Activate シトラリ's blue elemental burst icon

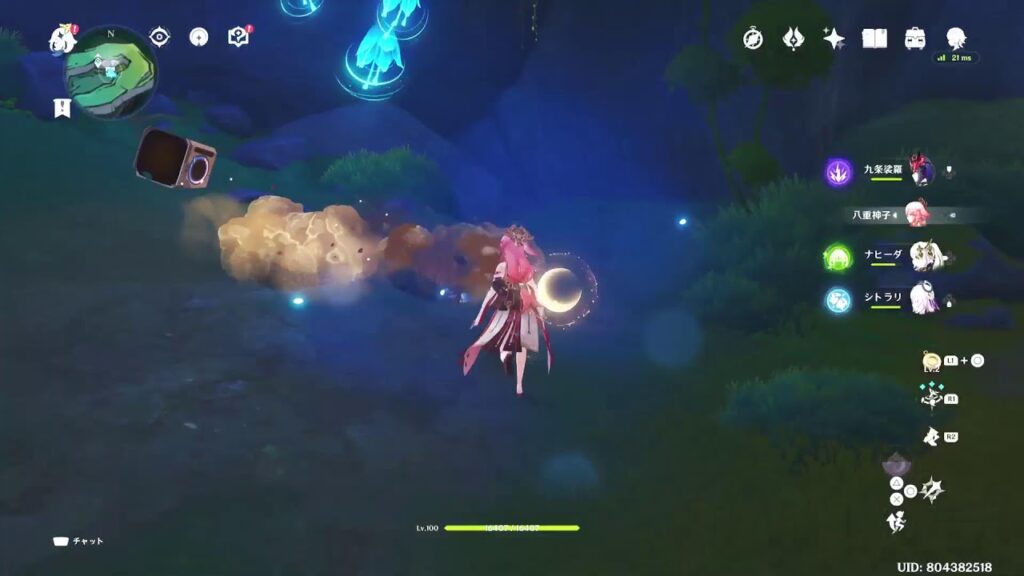pyautogui.click(x=838, y=299)
